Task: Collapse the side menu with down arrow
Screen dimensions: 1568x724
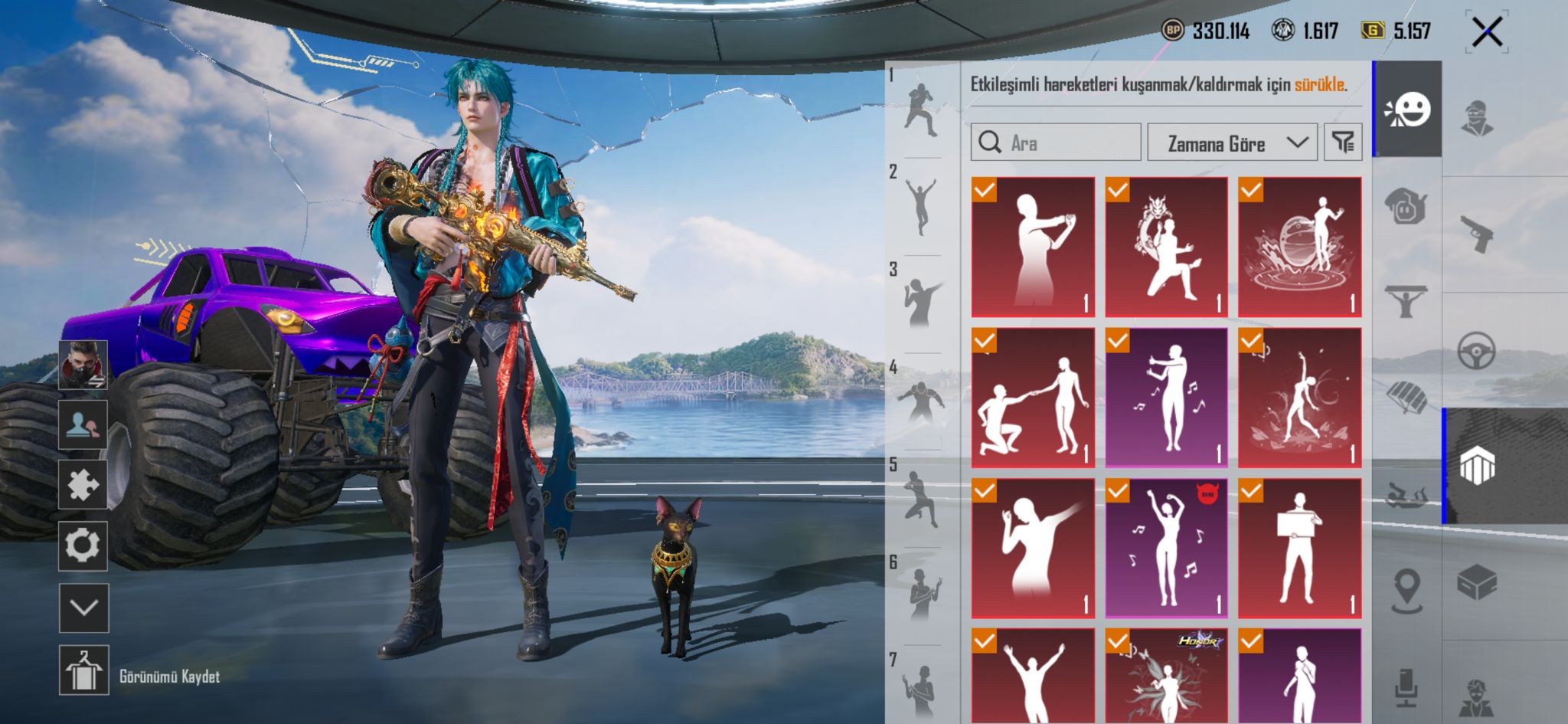Action: point(83,608)
